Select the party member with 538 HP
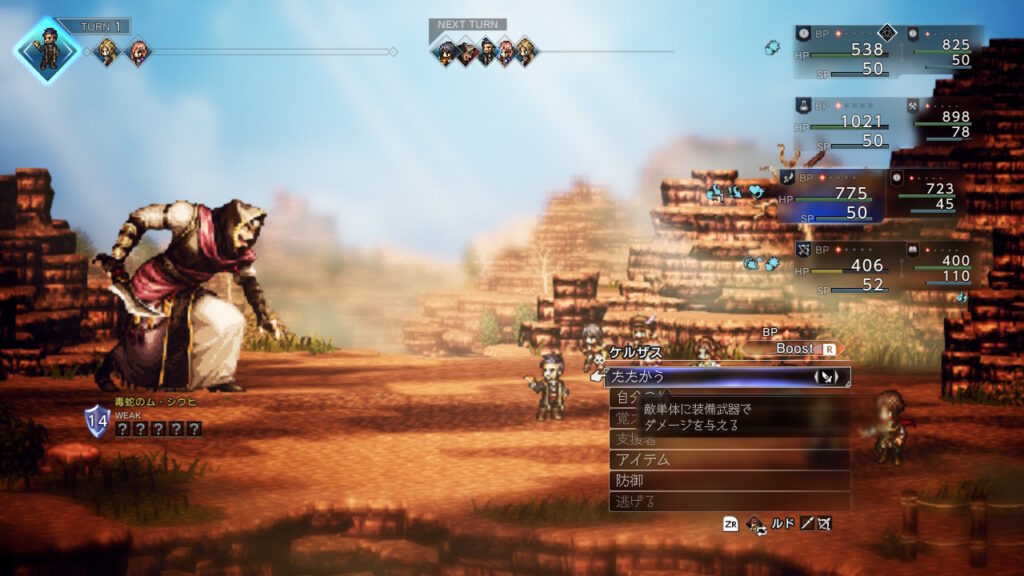1024x576 pixels. [x=840, y=51]
